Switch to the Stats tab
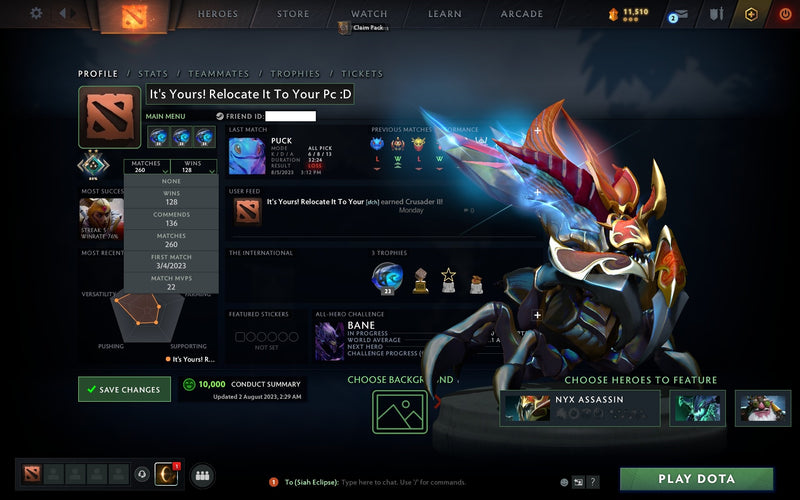800x500 pixels. [x=153, y=74]
